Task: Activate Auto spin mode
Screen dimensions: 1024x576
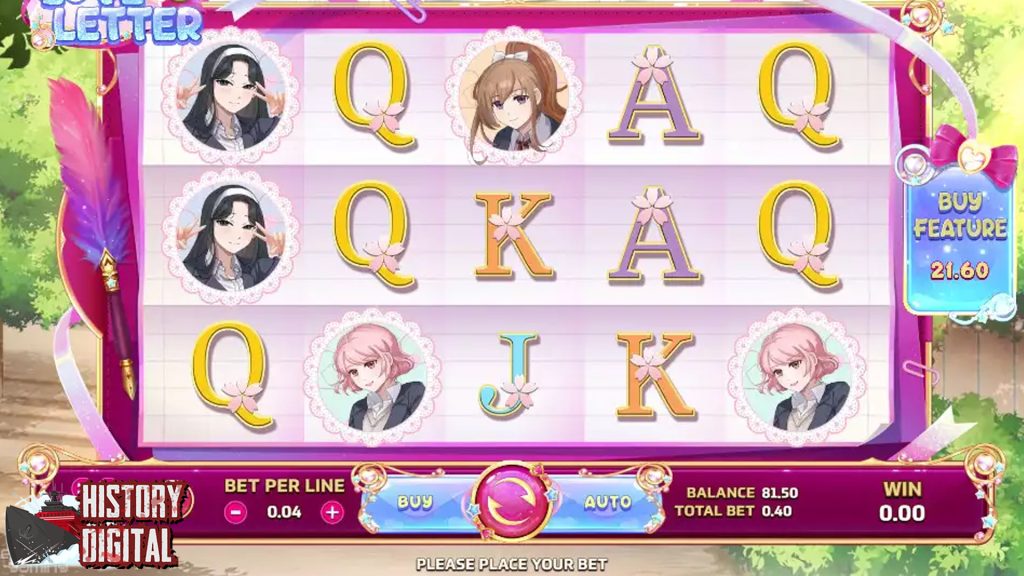Action: point(608,502)
